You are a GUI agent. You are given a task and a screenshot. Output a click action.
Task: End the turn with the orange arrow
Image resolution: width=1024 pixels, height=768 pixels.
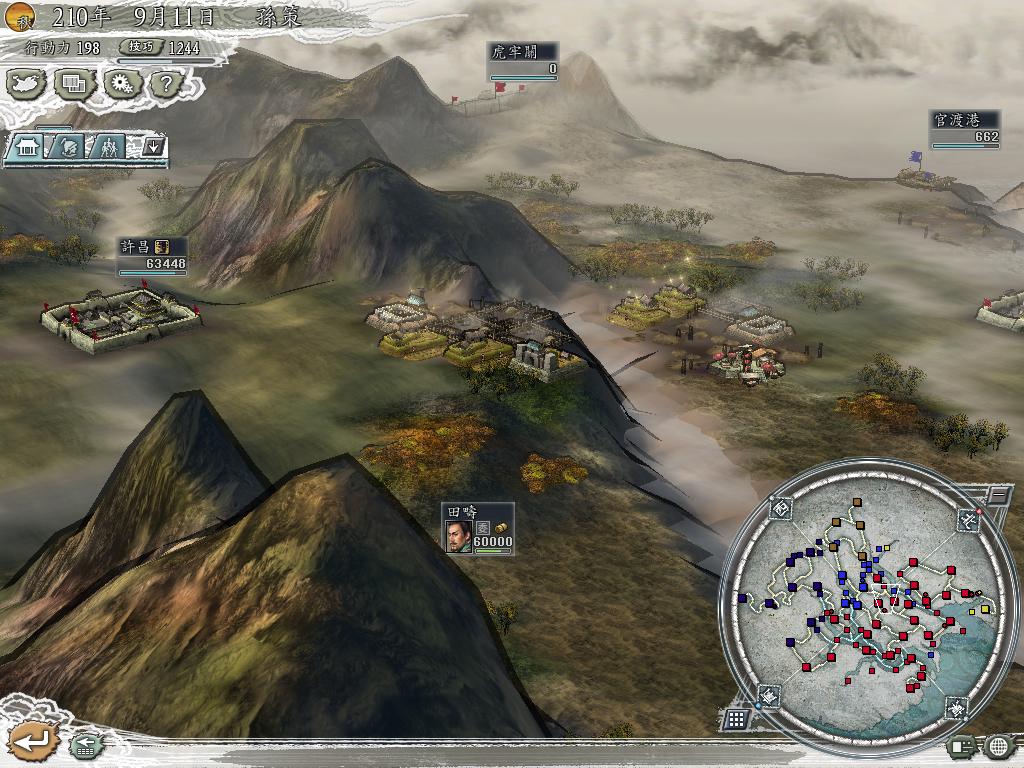[34, 741]
